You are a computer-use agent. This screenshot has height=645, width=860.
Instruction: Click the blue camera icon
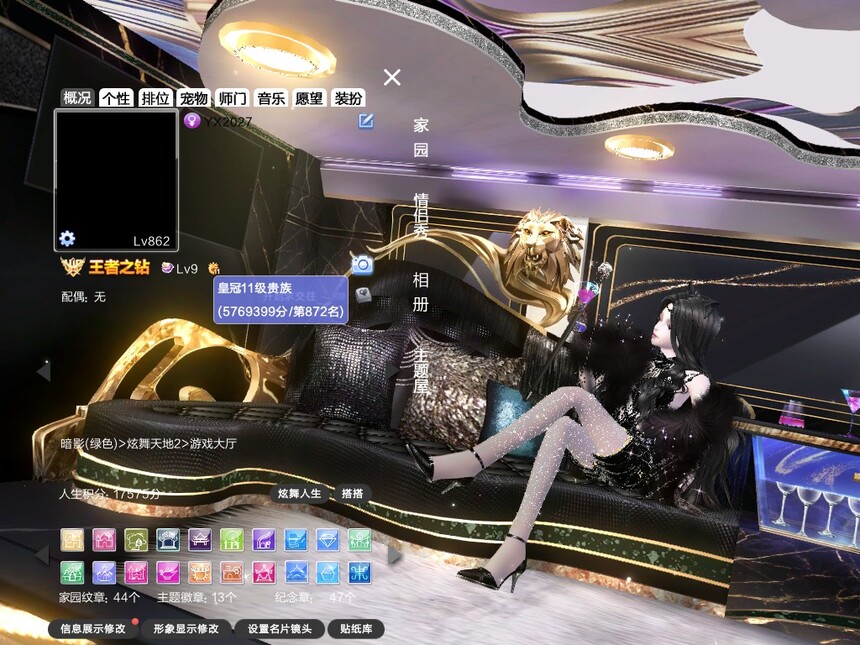[x=362, y=264]
